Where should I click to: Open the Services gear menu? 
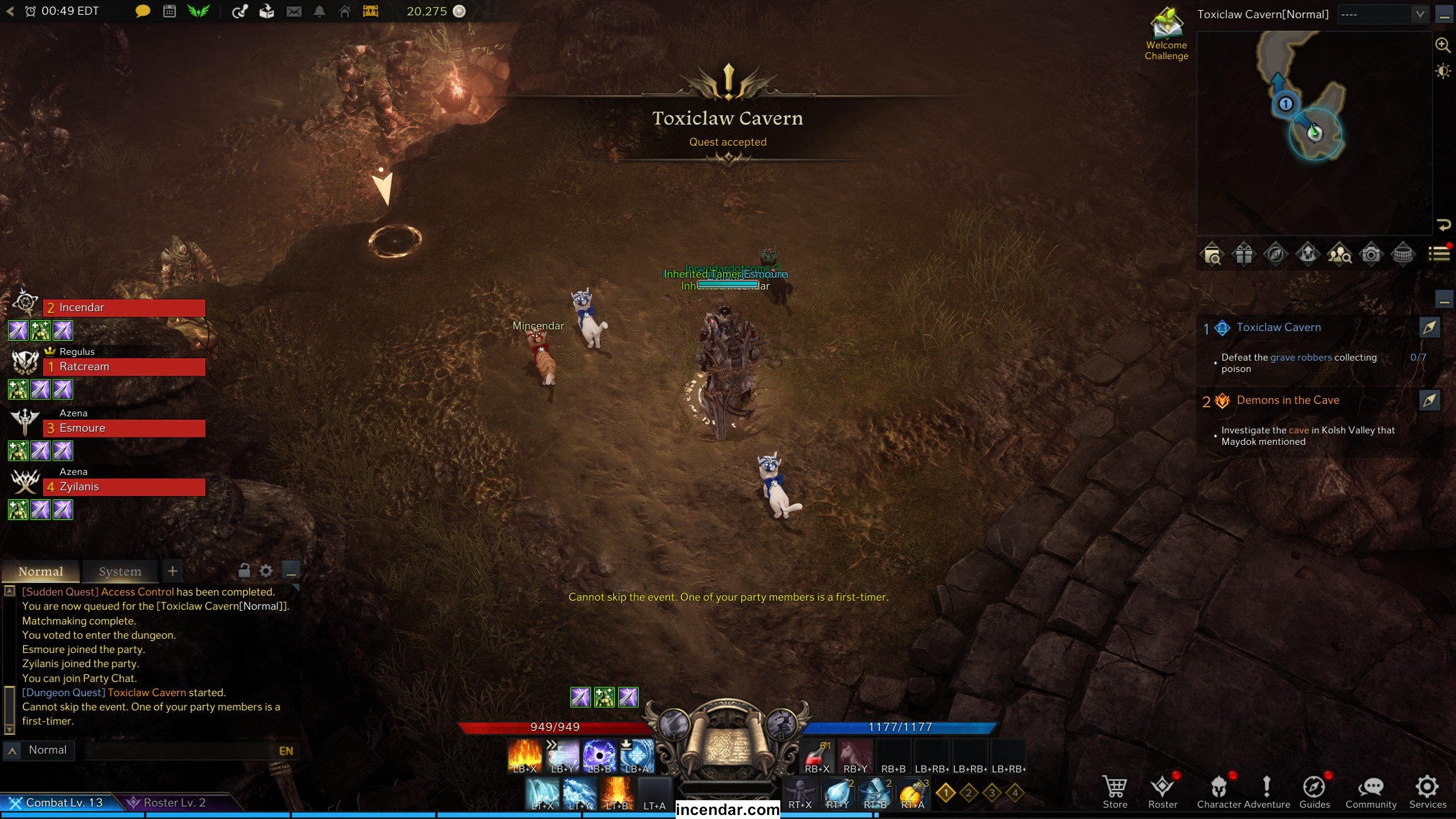click(1427, 791)
